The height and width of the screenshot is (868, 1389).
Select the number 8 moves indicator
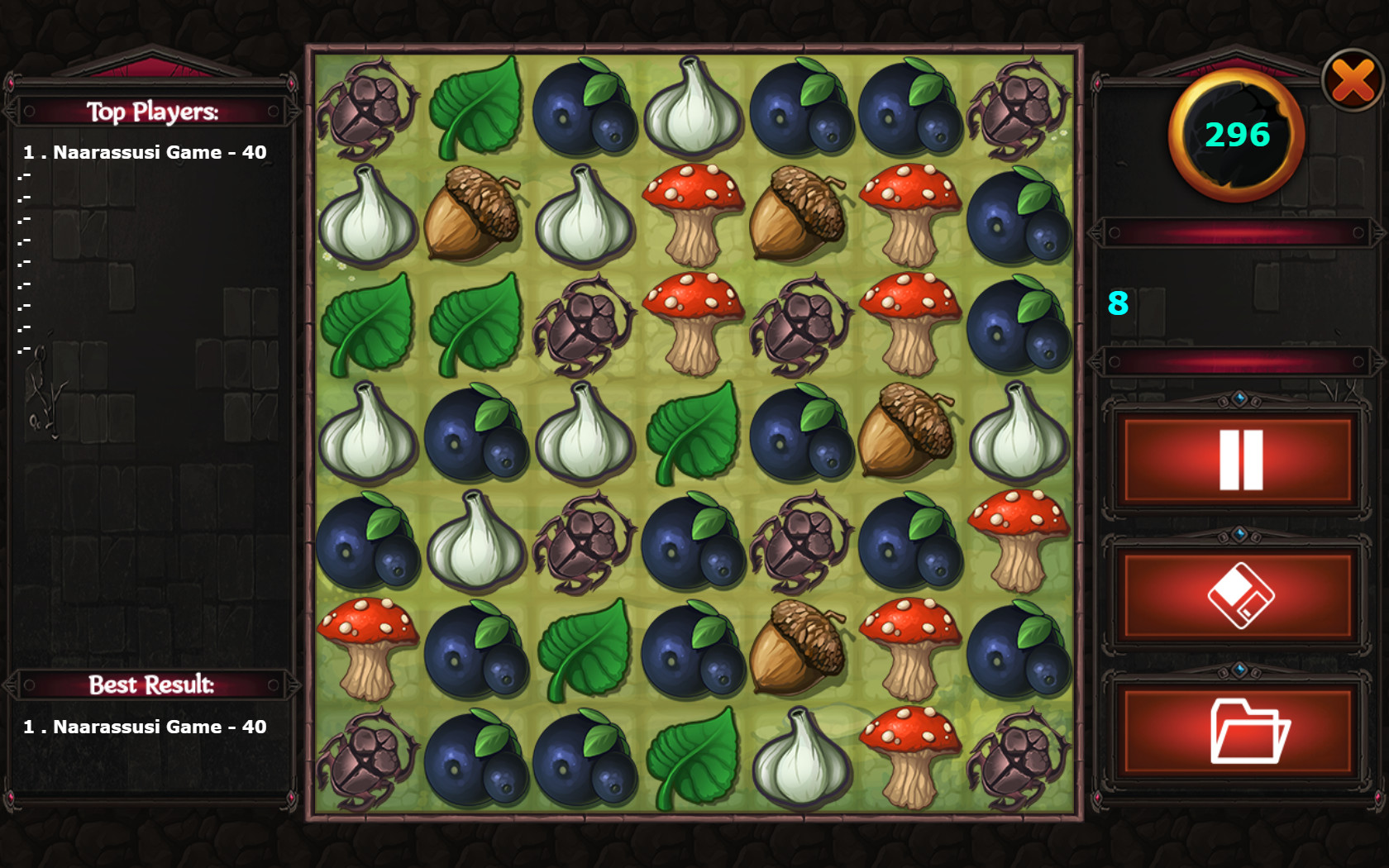pos(1118,306)
